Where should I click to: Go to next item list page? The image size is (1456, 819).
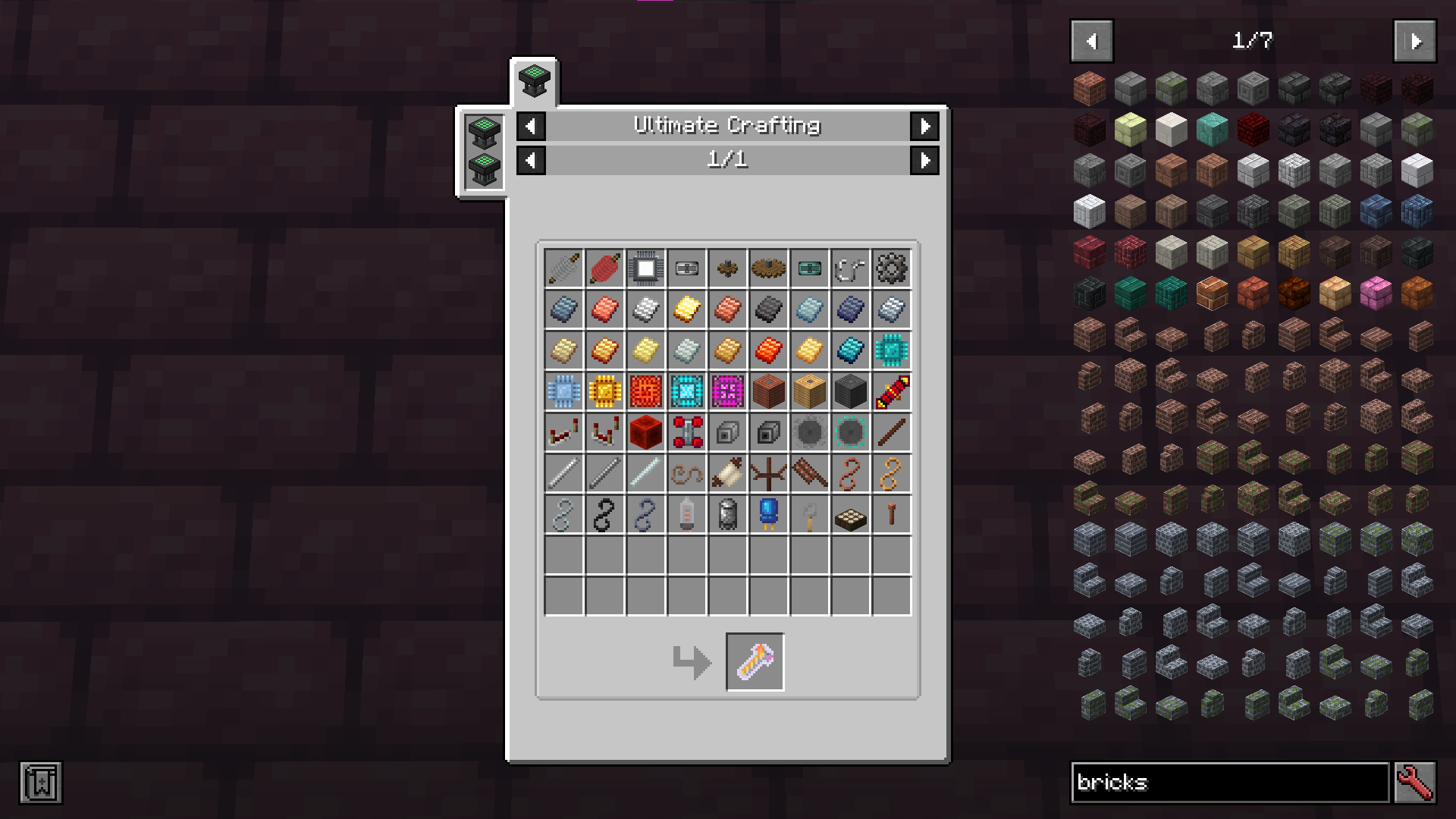[1414, 41]
